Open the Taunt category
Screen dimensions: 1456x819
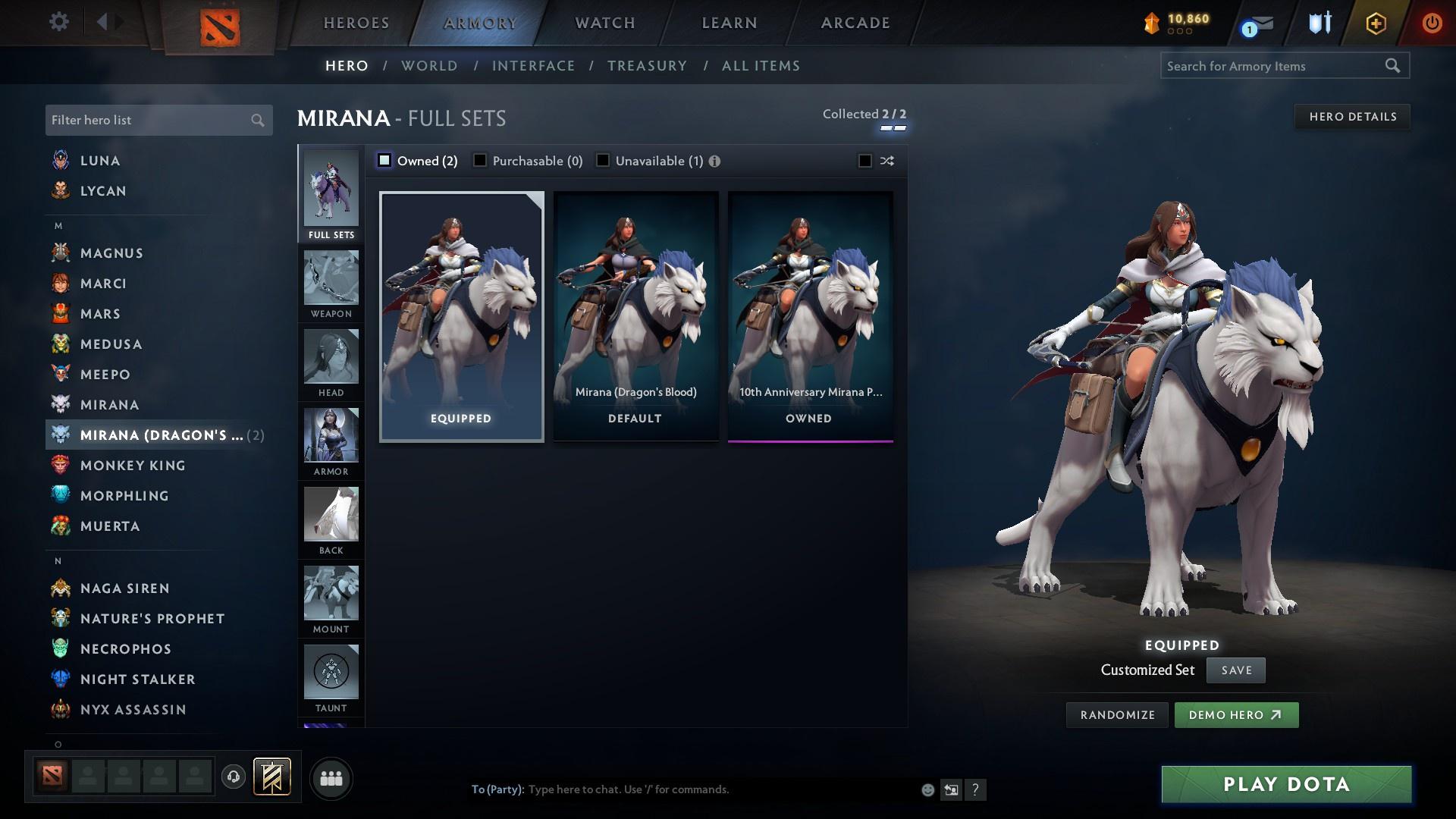point(331,675)
